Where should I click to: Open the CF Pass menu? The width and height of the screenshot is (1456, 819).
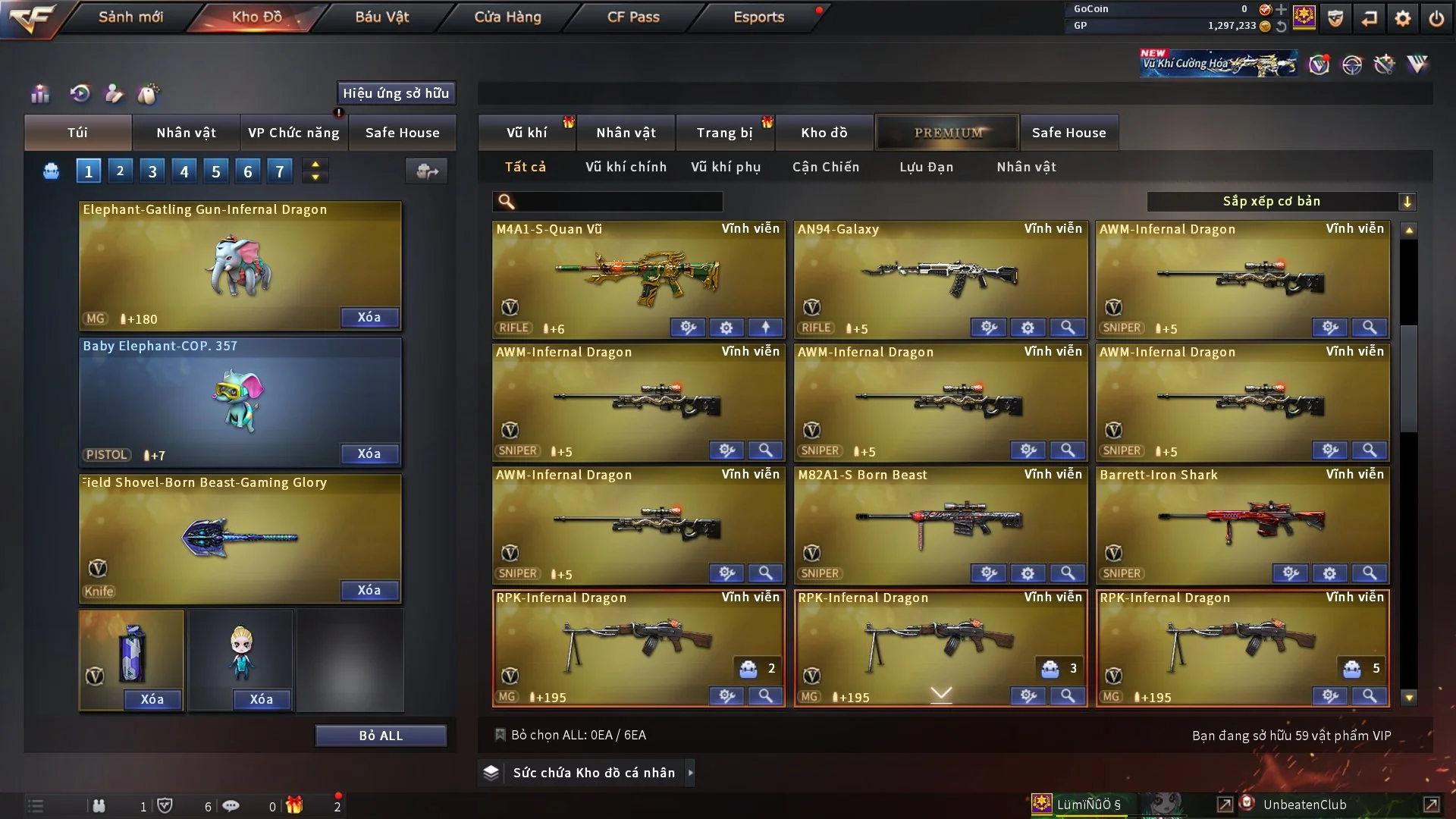click(633, 17)
